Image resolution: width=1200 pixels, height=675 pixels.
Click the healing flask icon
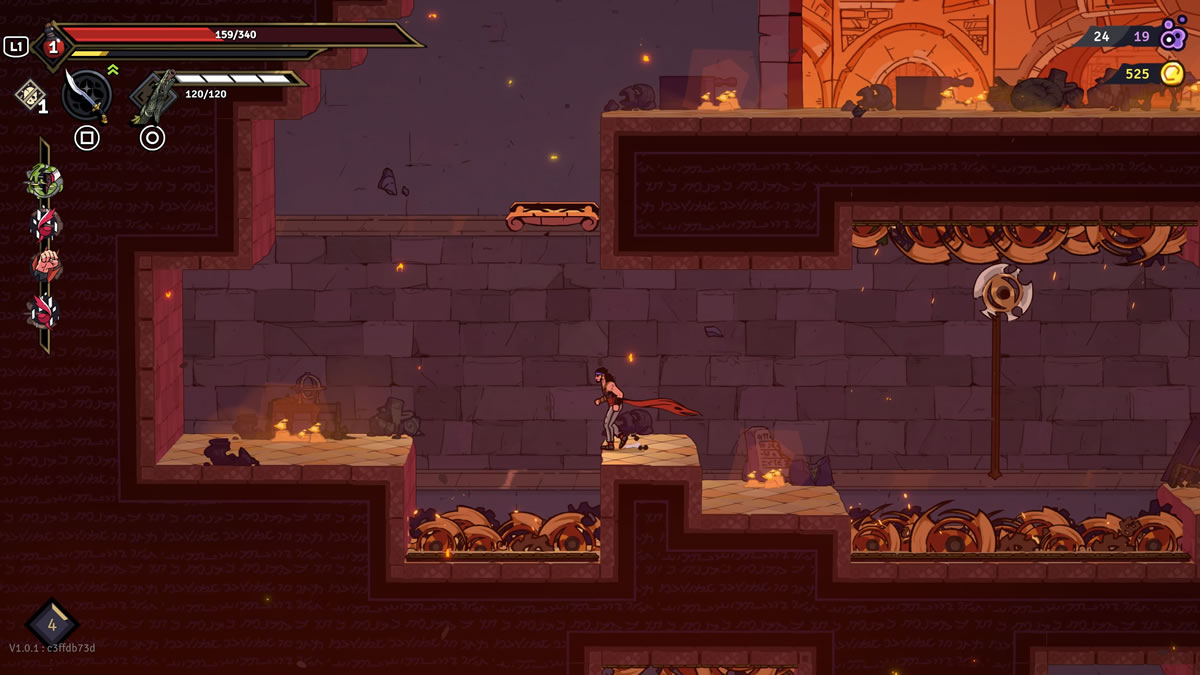click(51, 46)
